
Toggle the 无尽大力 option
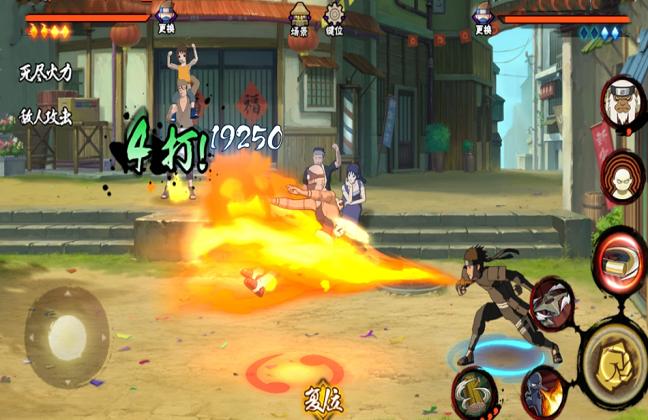click(47, 73)
